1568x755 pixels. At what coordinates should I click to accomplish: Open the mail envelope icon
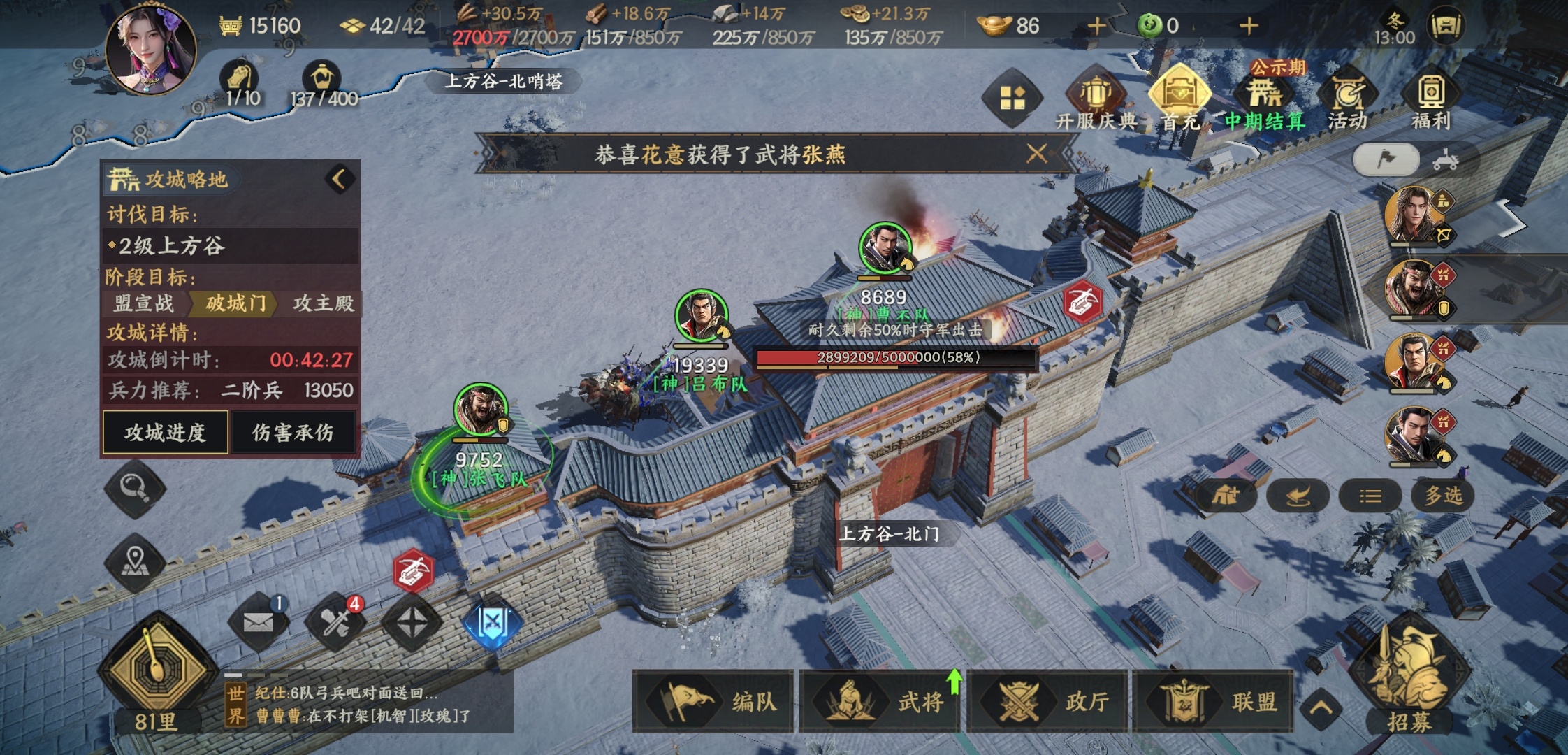pos(259,621)
